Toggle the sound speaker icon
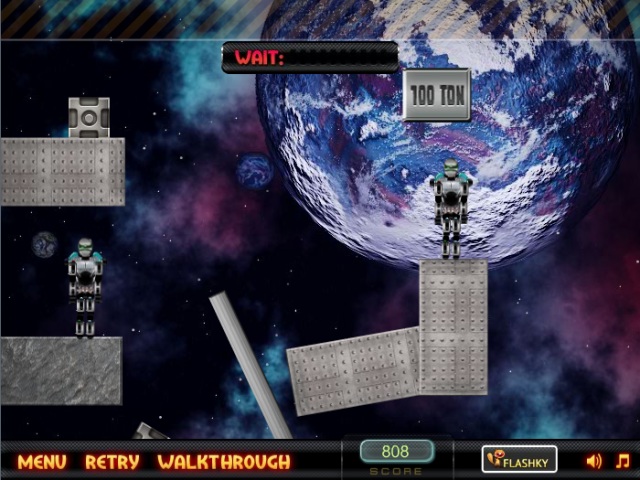The height and width of the screenshot is (480, 640). pos(594,461)
